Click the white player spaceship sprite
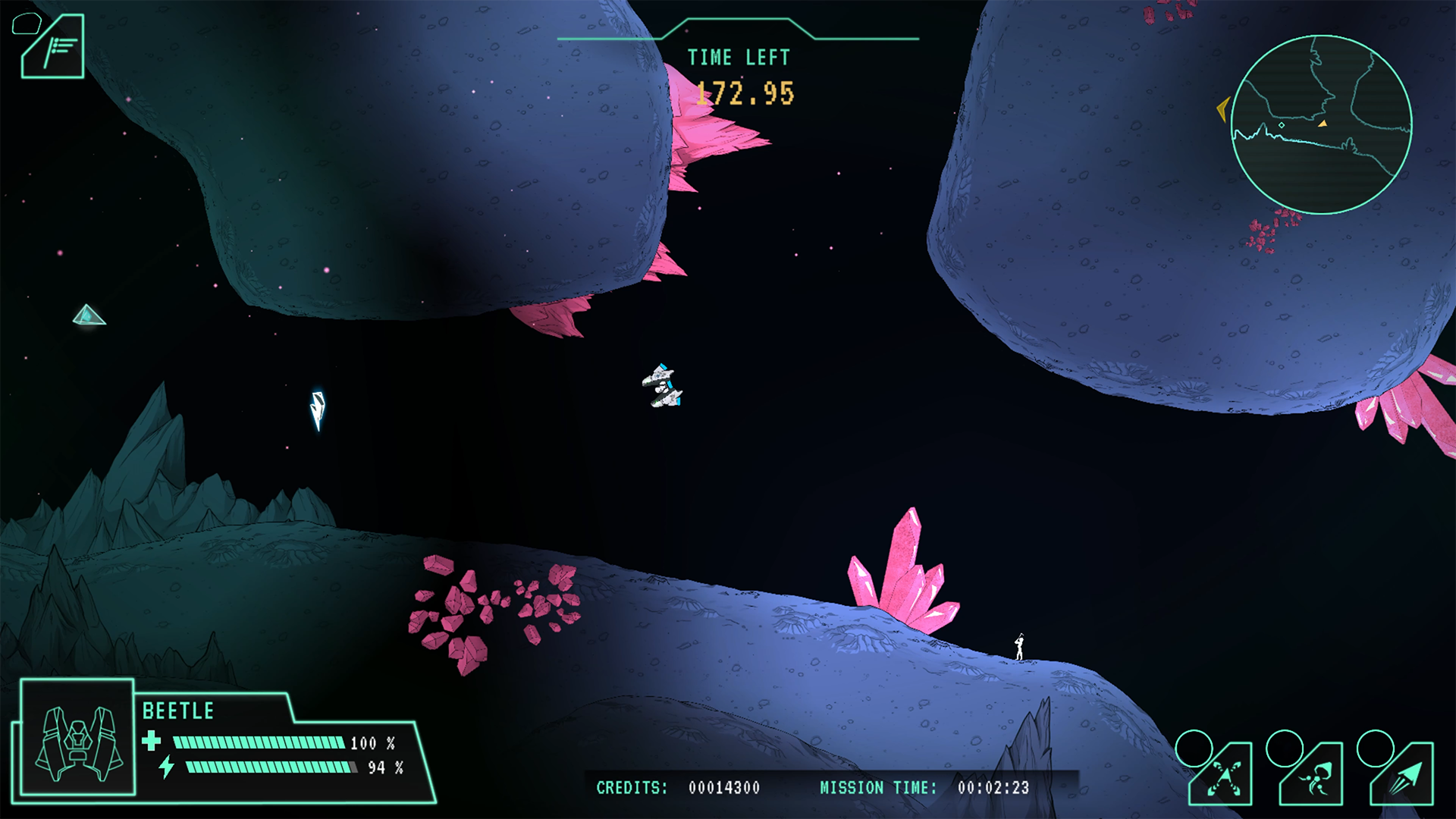The width and height of the screenshot is (1456, 819). 661,385
